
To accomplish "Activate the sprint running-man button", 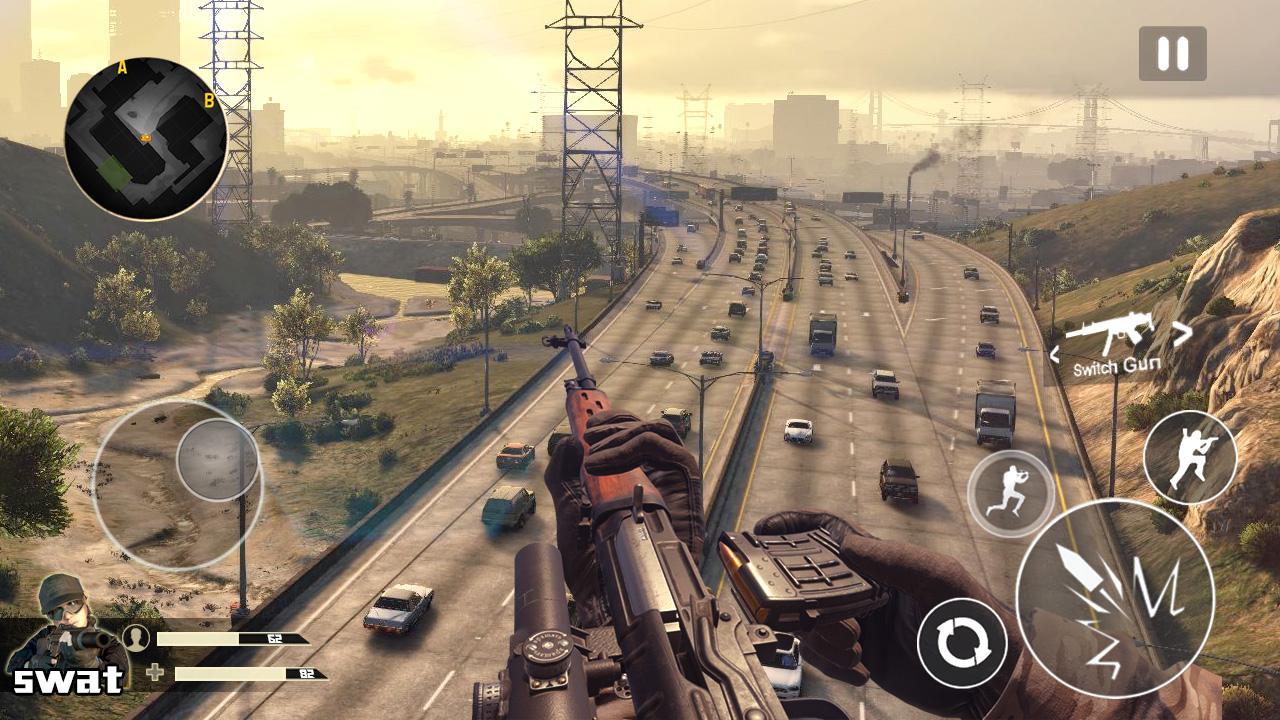I will click(x=1010, y=494).
